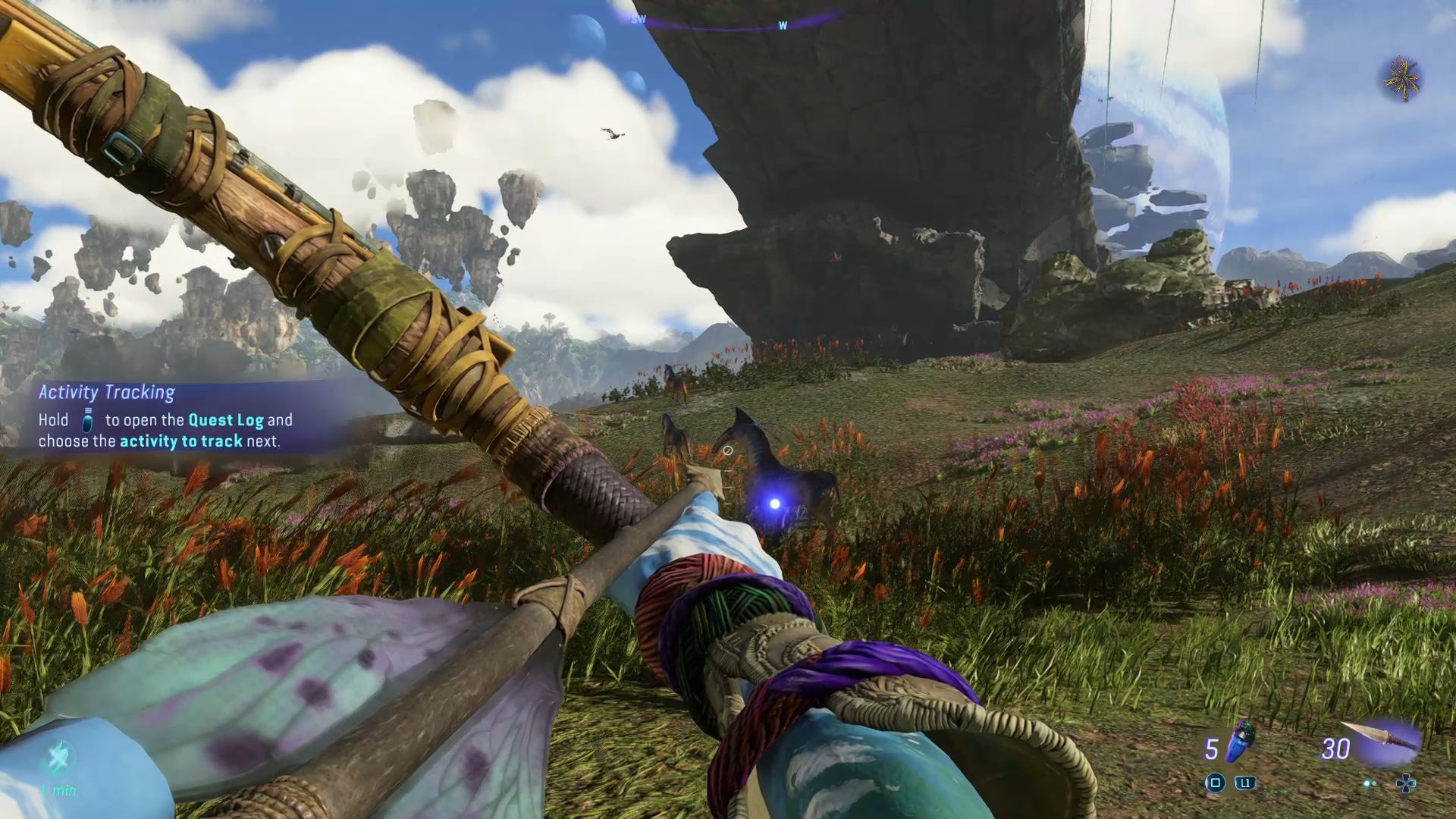Click the Square button prompt icon
Screen dimensions: 1456x819
1215,784
